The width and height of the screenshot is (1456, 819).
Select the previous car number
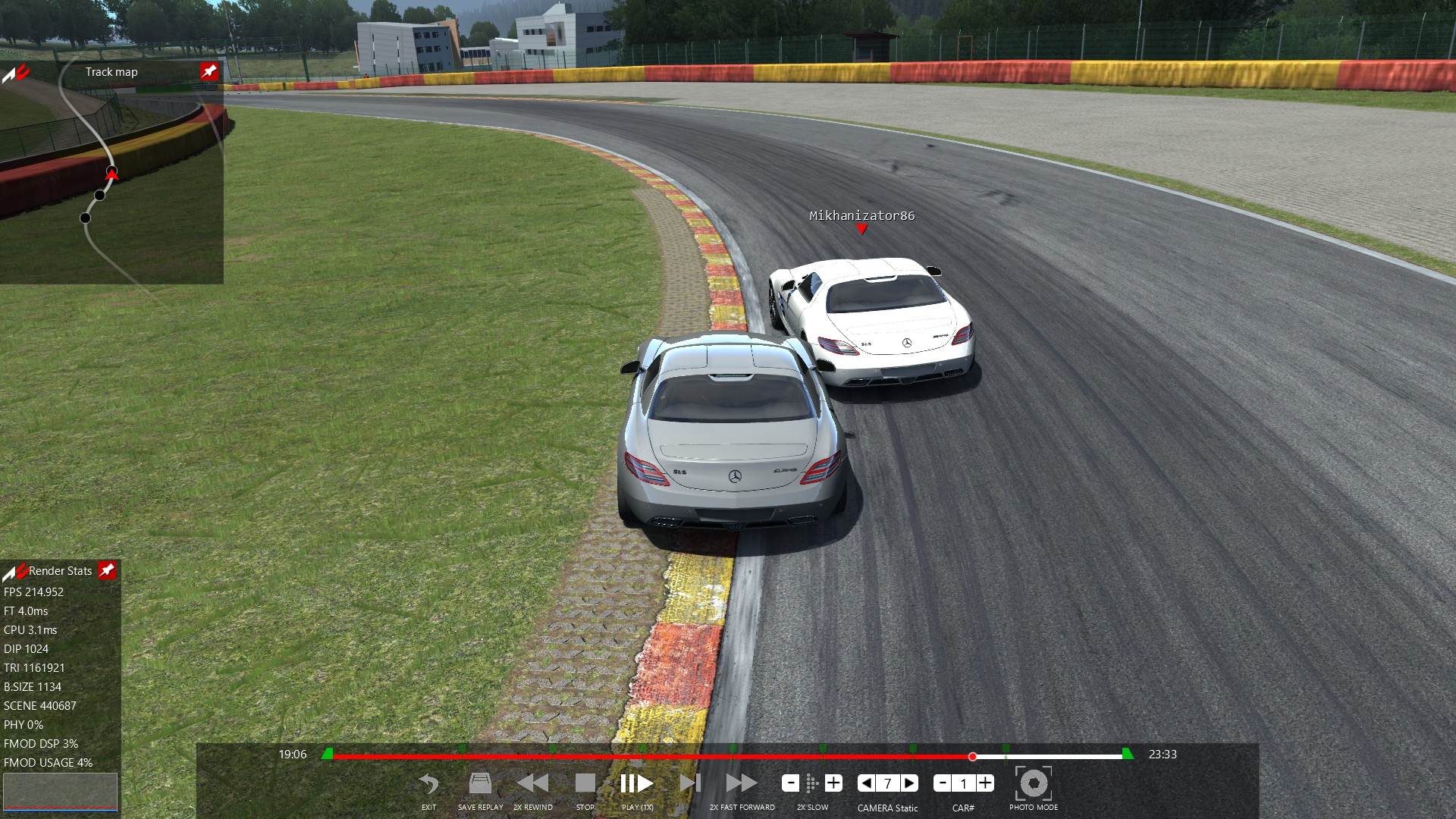(943, 783)
